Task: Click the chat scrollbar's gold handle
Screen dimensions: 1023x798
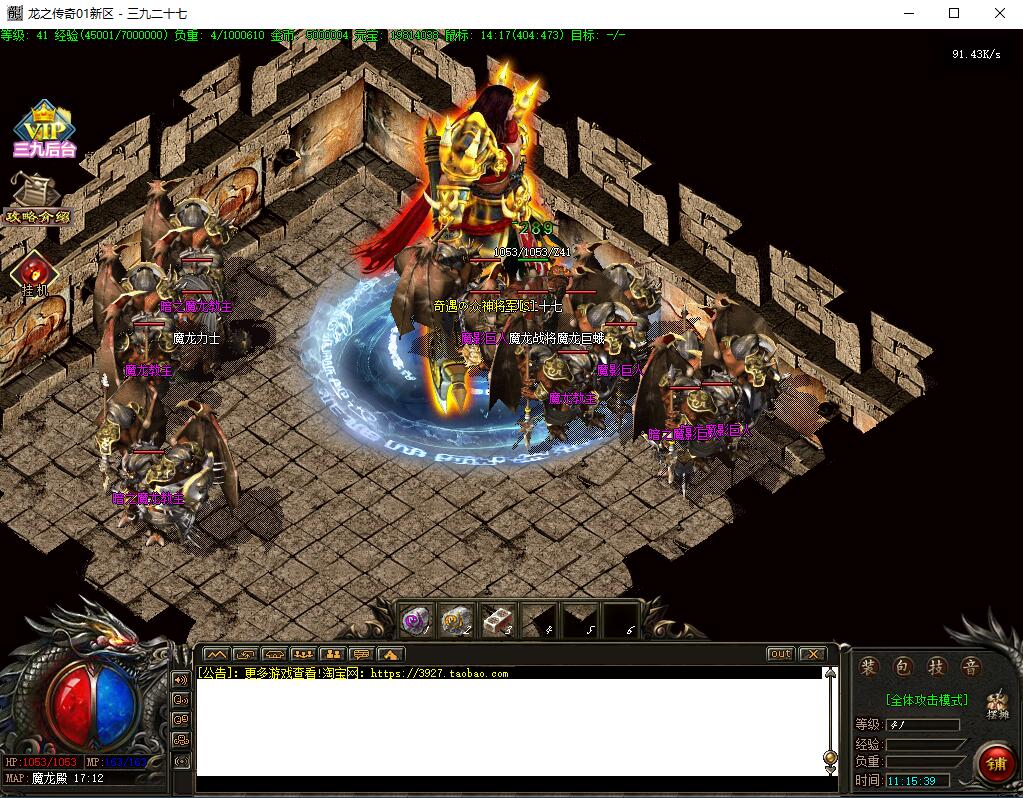Action: point(829,757)
